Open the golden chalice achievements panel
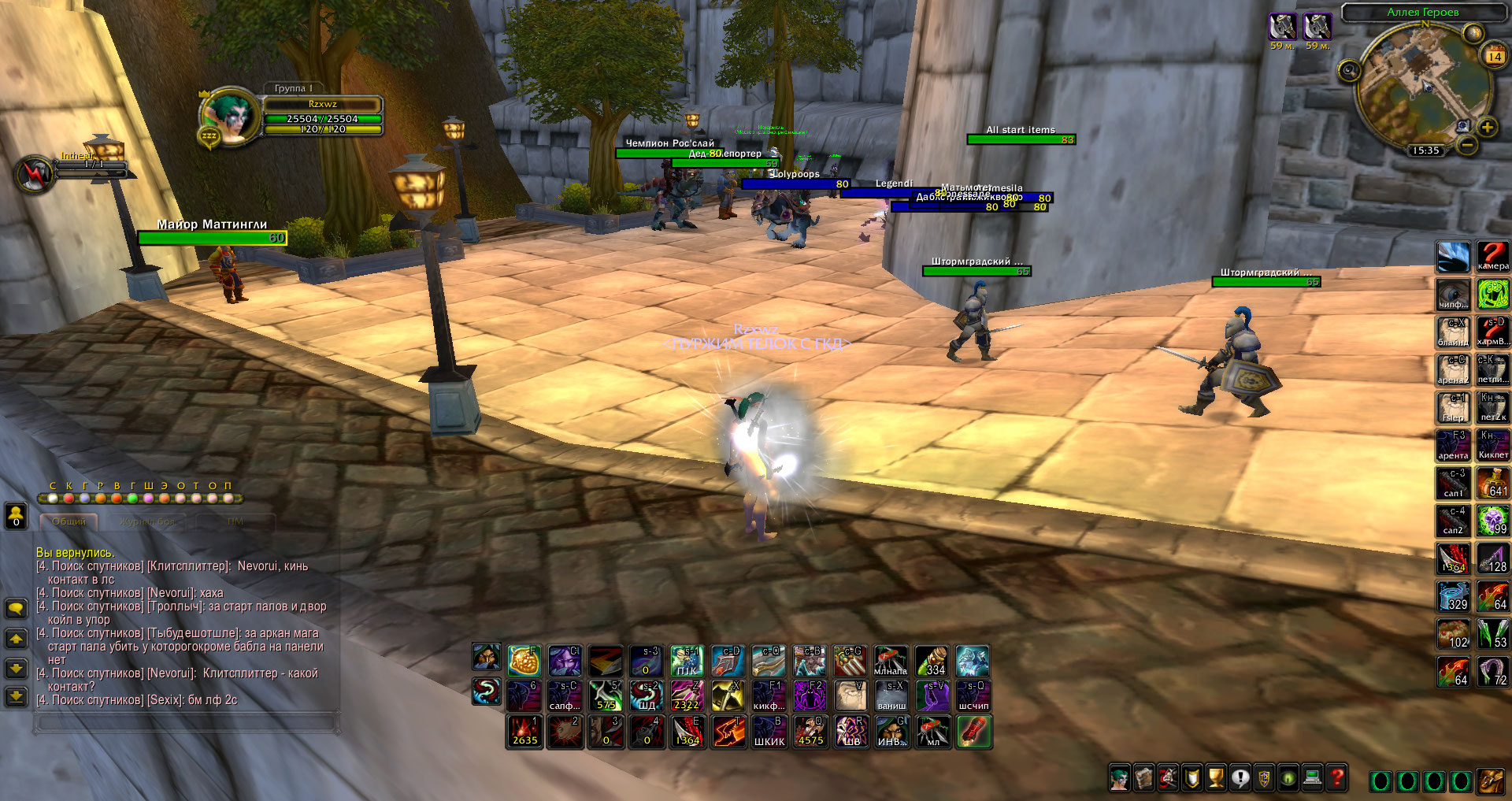This screenshot has width=1512, height=801. (x=1217, y=778)
